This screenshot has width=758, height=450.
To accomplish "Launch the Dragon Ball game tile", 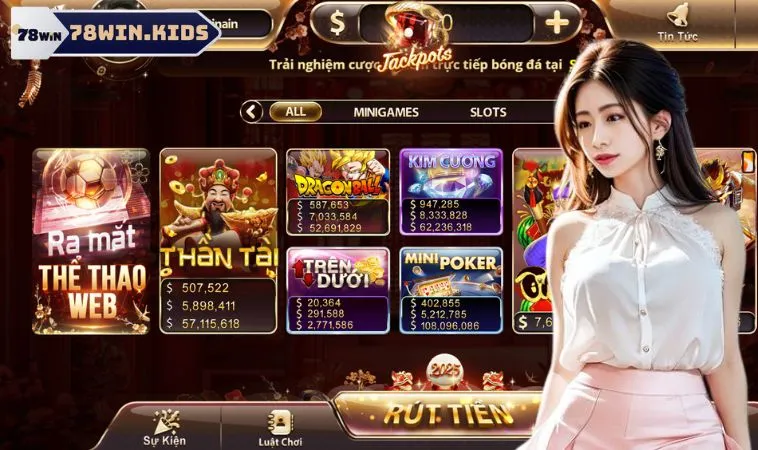I will click(338, 191).
